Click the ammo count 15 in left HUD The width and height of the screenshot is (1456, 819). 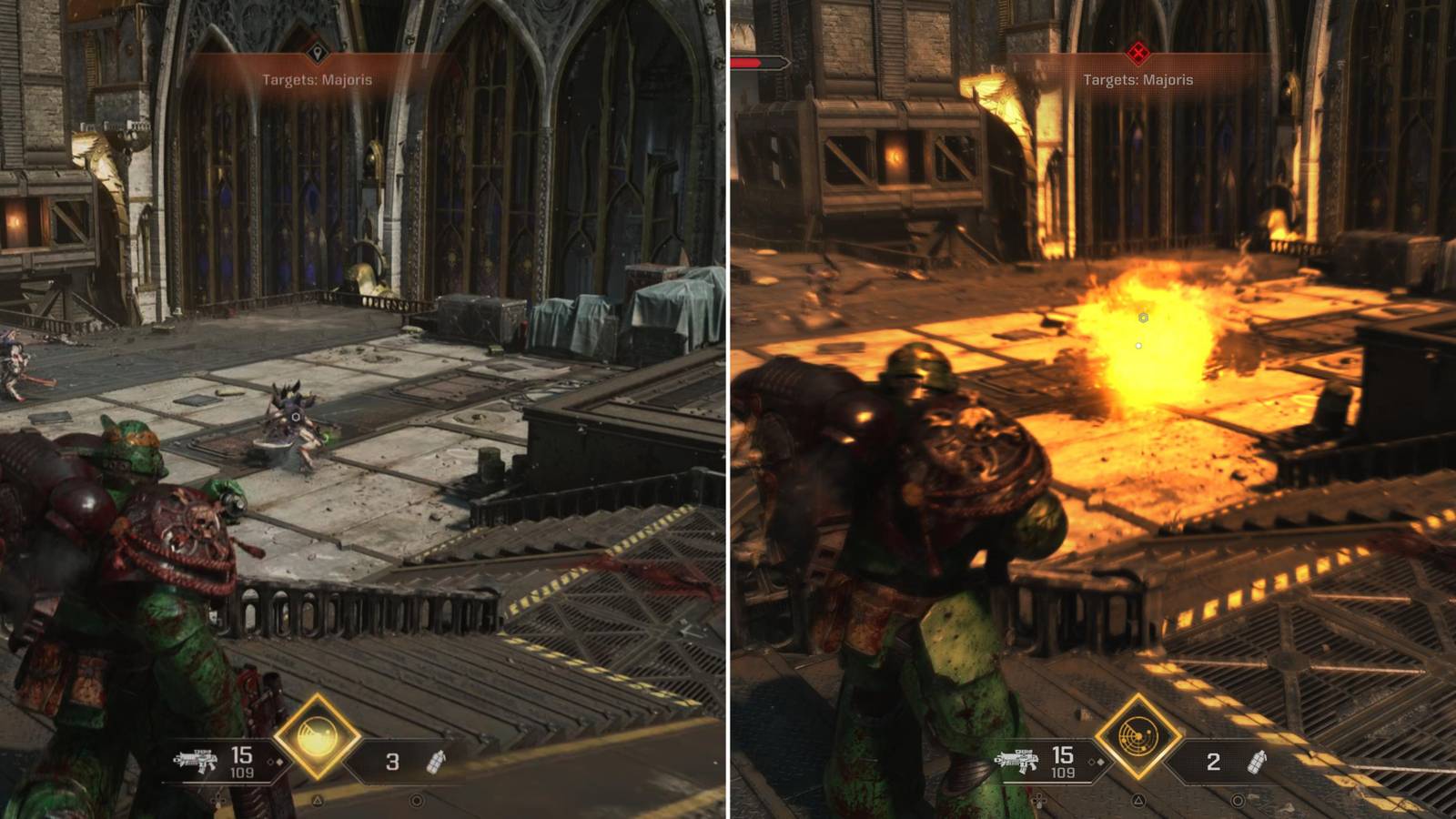point(241,756)
